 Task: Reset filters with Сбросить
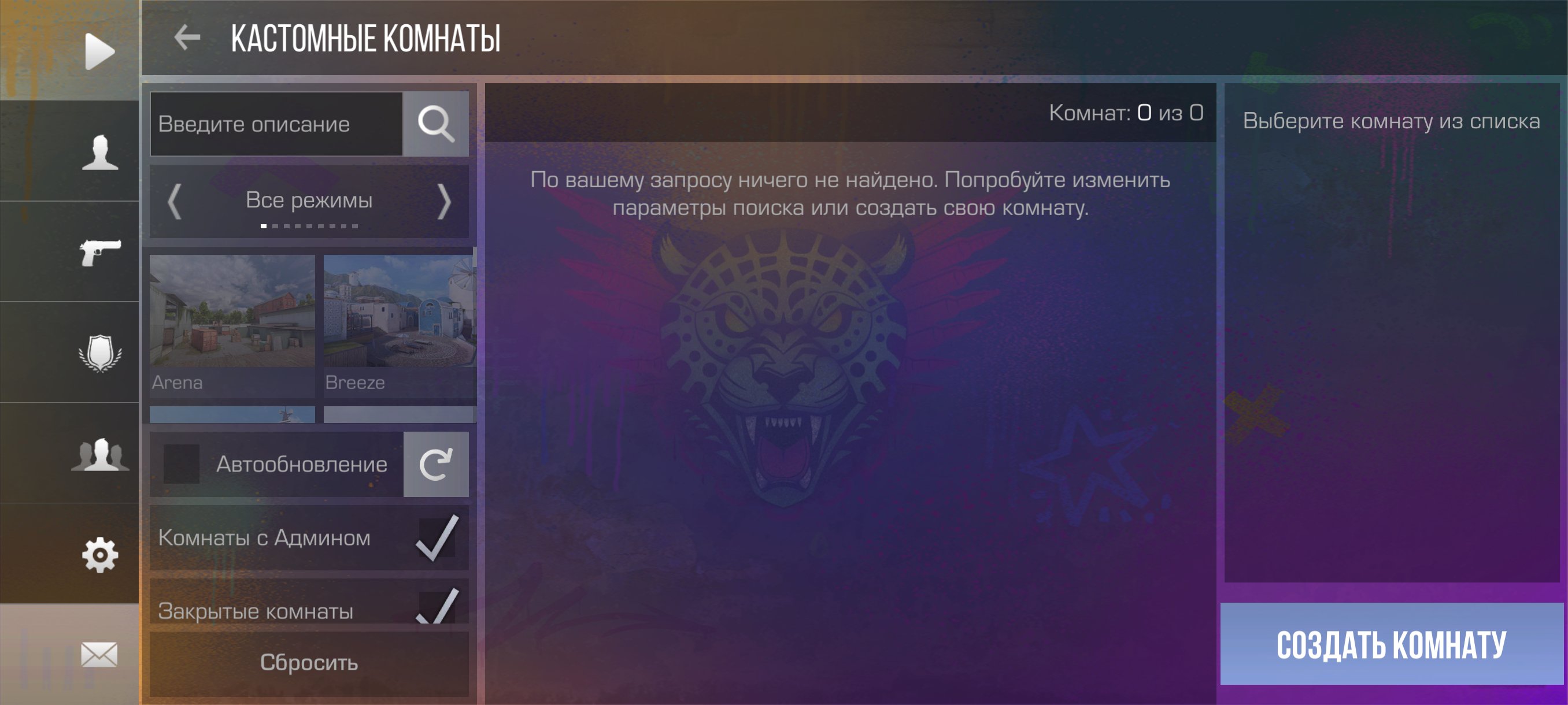[309, 662]
